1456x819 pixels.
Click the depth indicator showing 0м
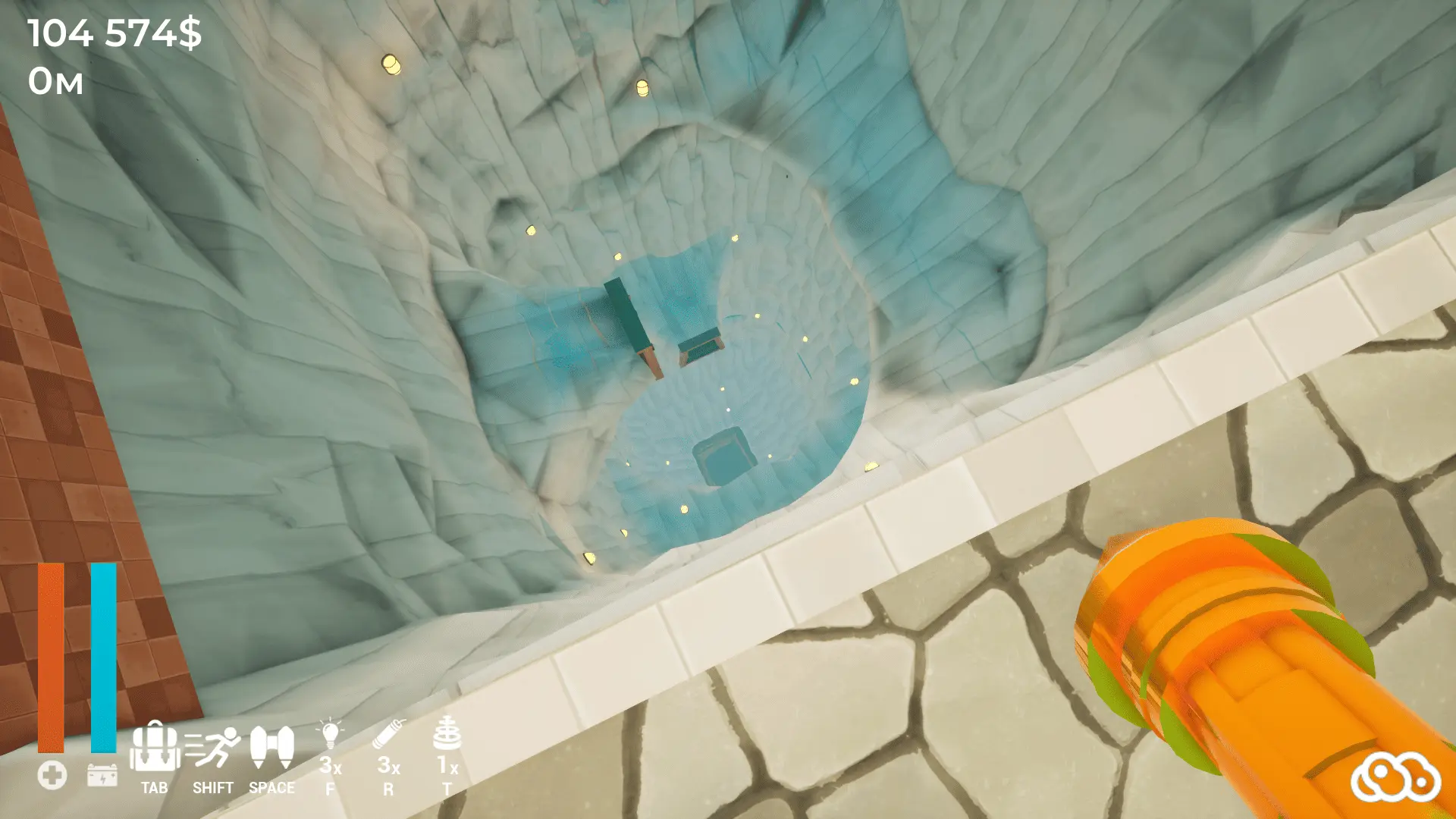[55, 82]
